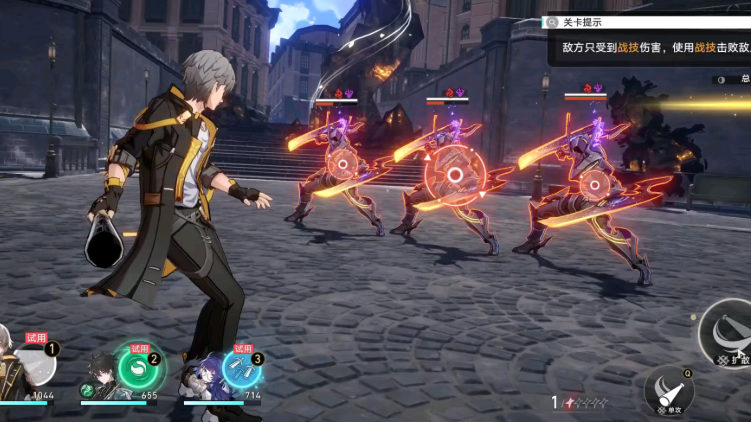The width and height of the screenshot is (751, 422).
Task: Use the 单攻 basic attack button
Action: pos(670,390)
